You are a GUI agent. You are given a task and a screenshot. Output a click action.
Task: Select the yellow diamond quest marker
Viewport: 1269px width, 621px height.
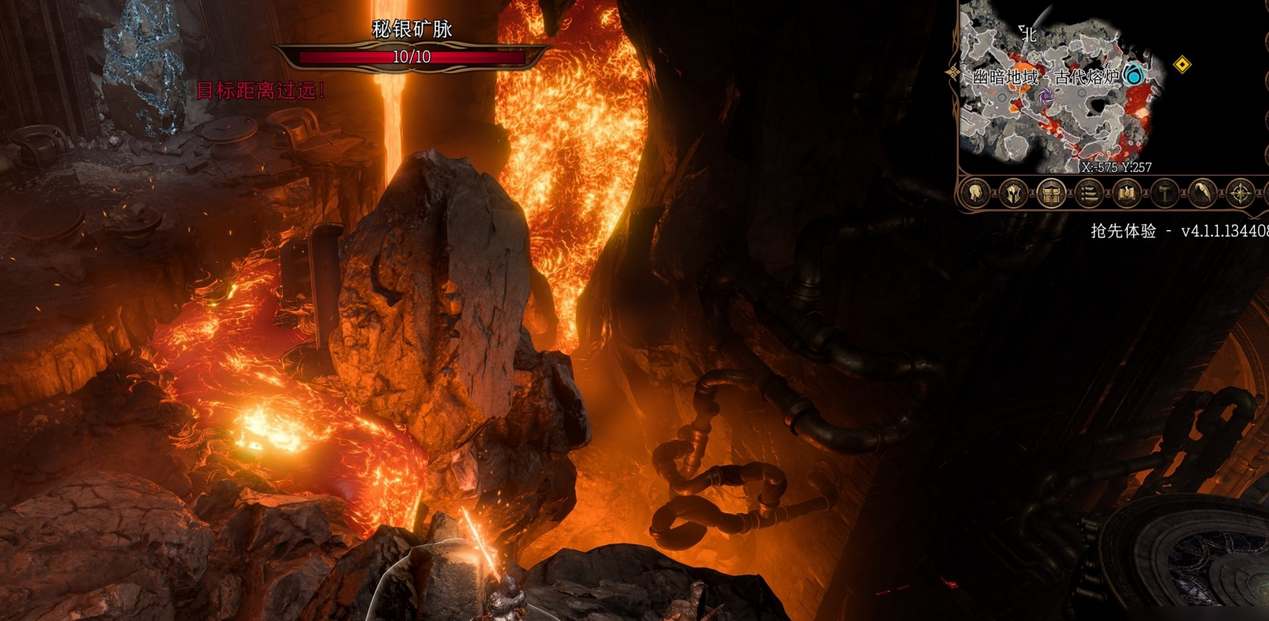[x=1182, y=65]
